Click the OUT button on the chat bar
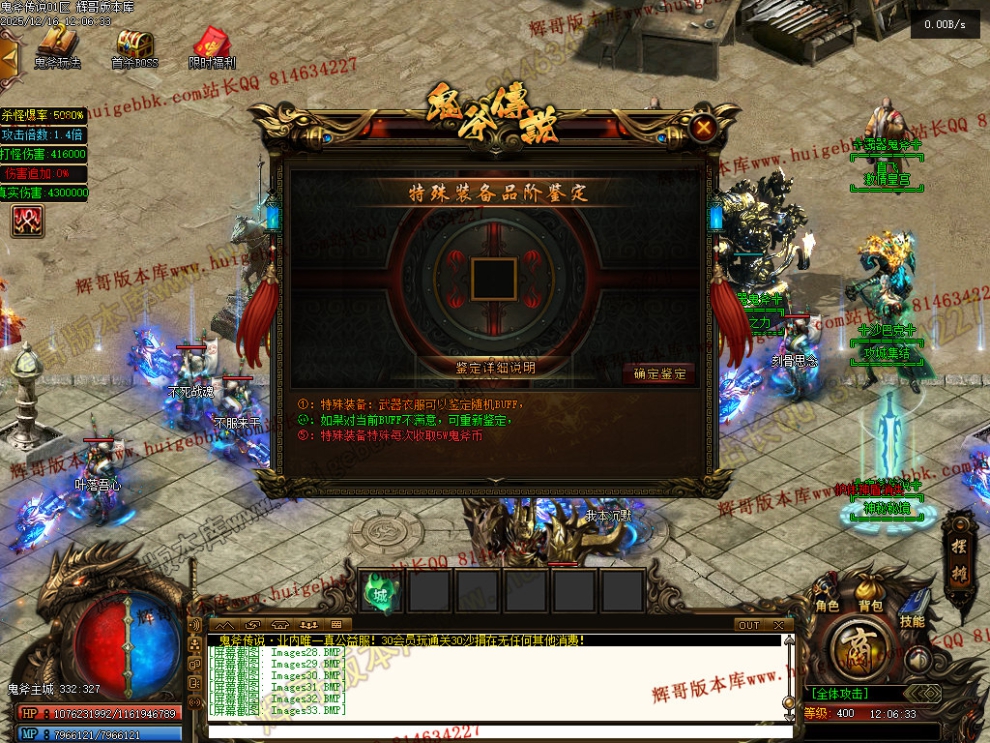This screenshot has width=990, height=743. click(749, 625)
